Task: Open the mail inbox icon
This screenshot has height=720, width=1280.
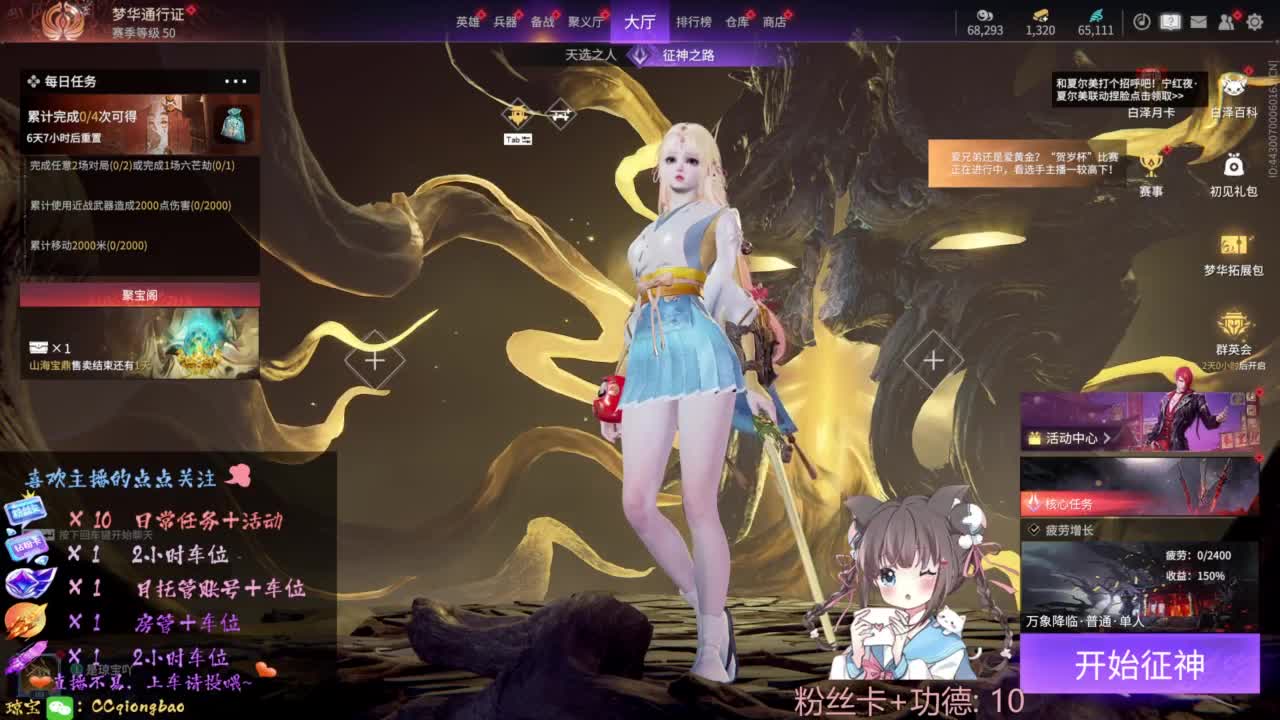Action: pos(1197,20)
